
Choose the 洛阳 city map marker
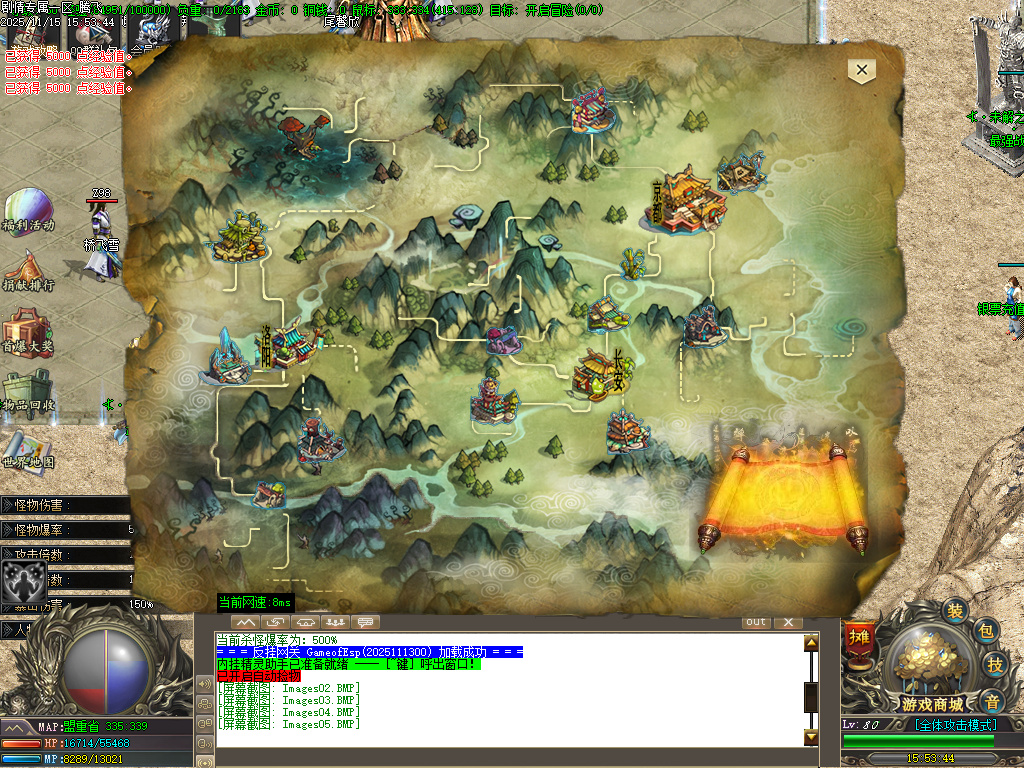[290, 345]
